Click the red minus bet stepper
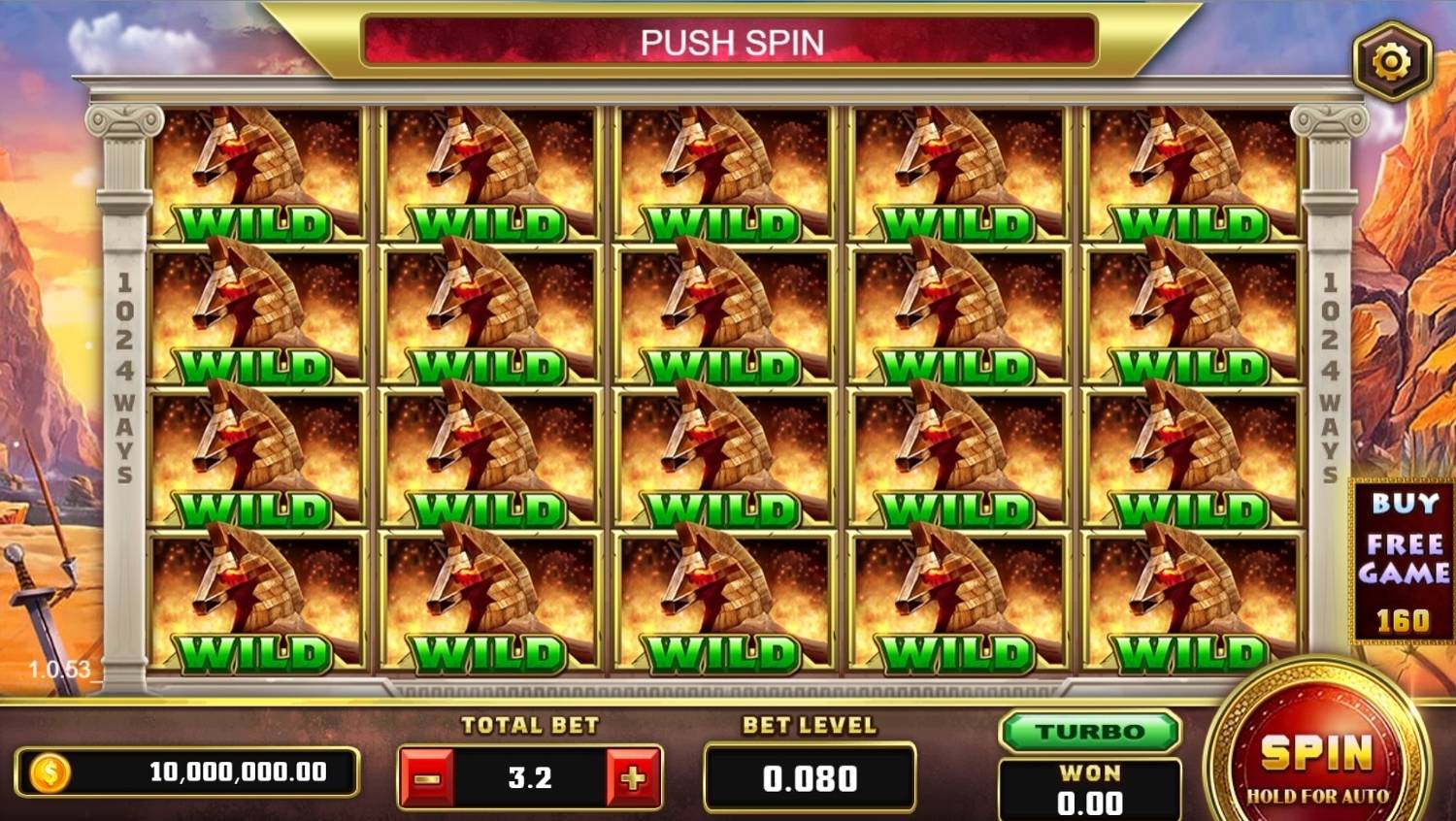Image resolution: width=1456 pixels, height=821 pixels. [427, 776]
